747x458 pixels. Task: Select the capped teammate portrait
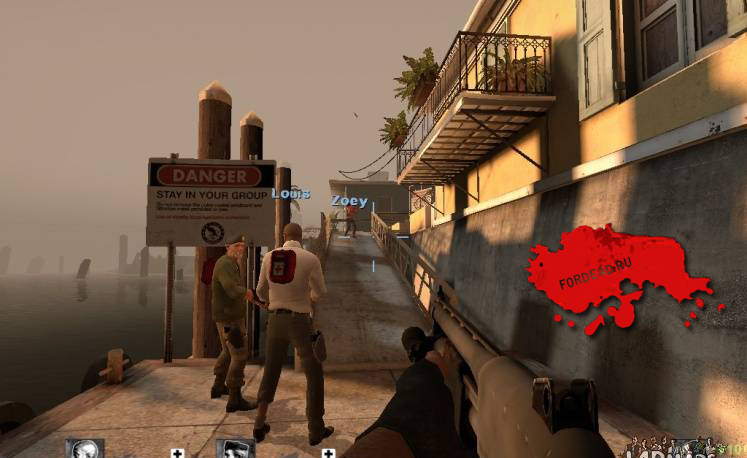click(235, 449)
